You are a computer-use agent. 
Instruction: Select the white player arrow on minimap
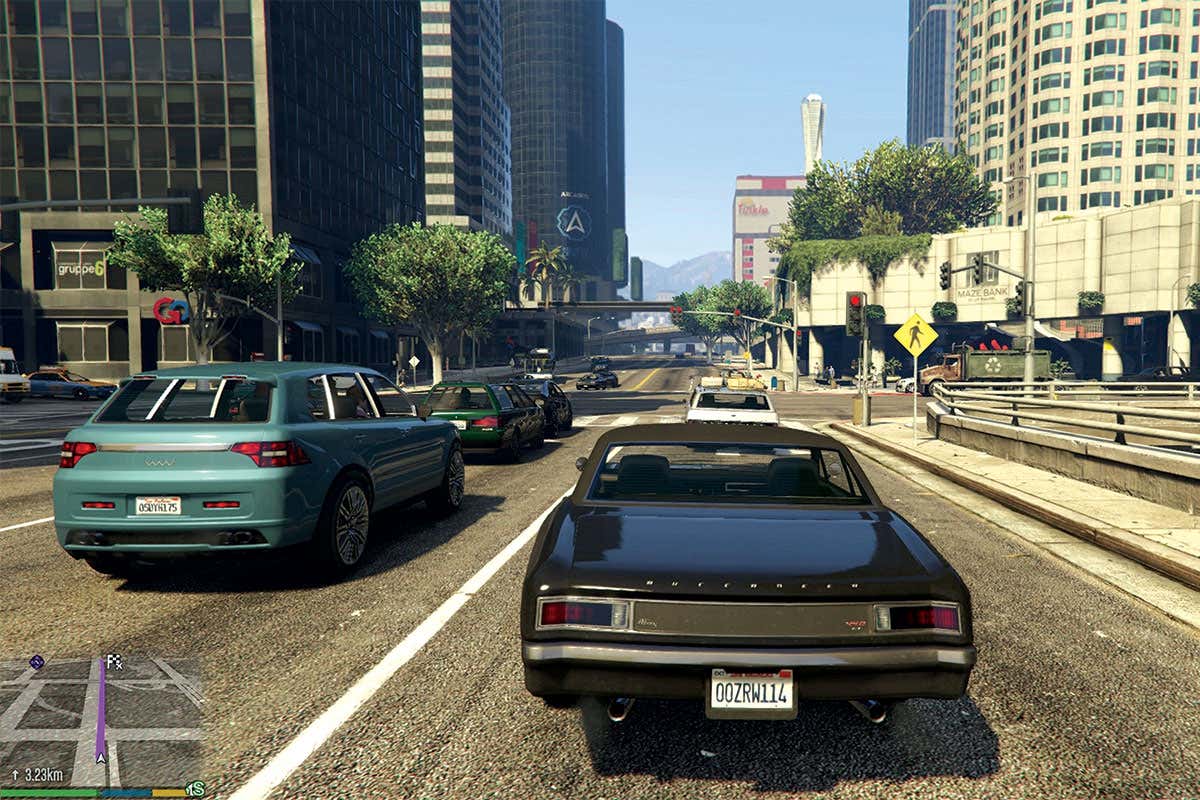point(100,757)
